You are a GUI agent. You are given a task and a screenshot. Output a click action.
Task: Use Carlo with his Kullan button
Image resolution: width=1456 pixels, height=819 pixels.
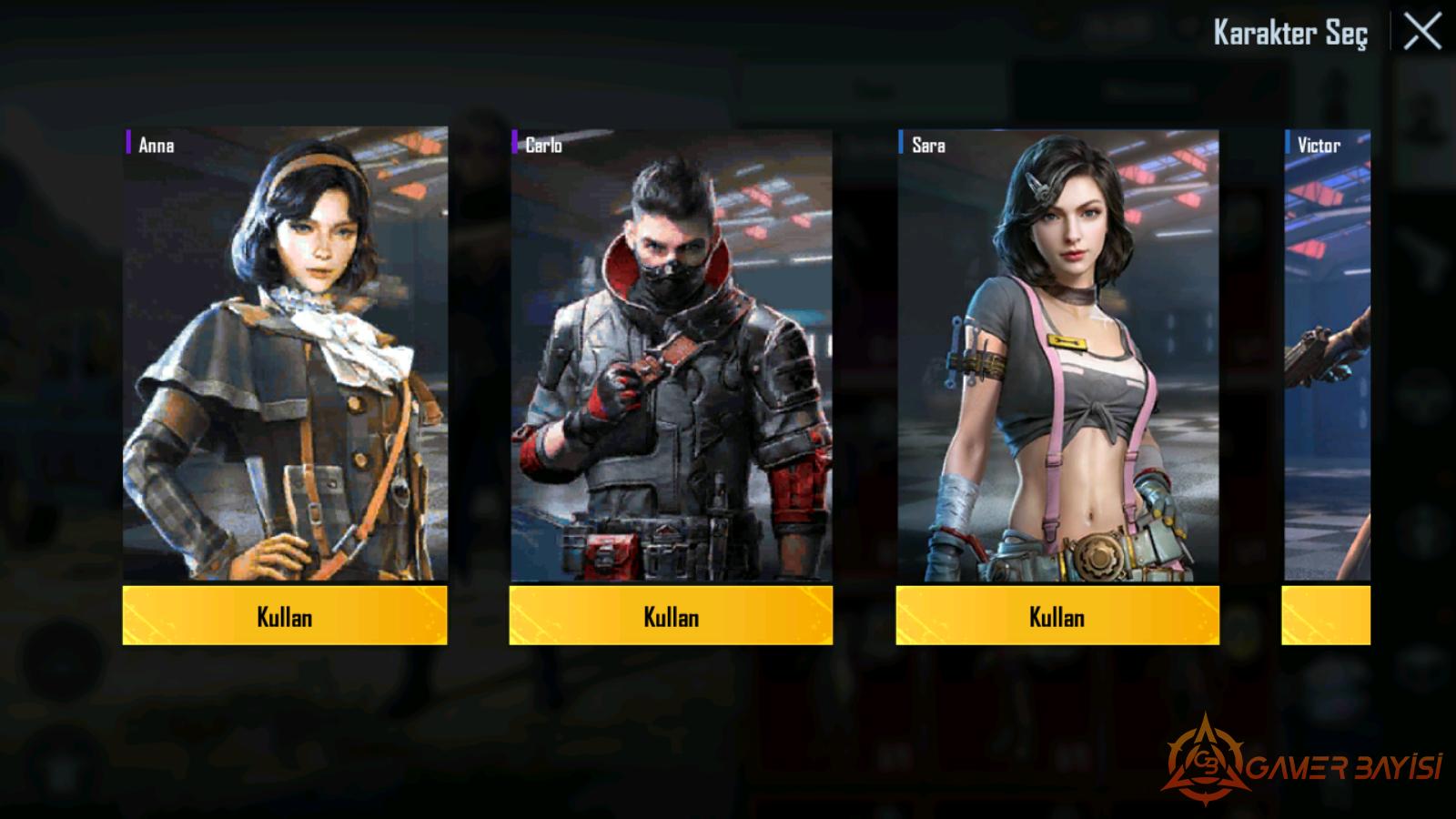point(671,616)
